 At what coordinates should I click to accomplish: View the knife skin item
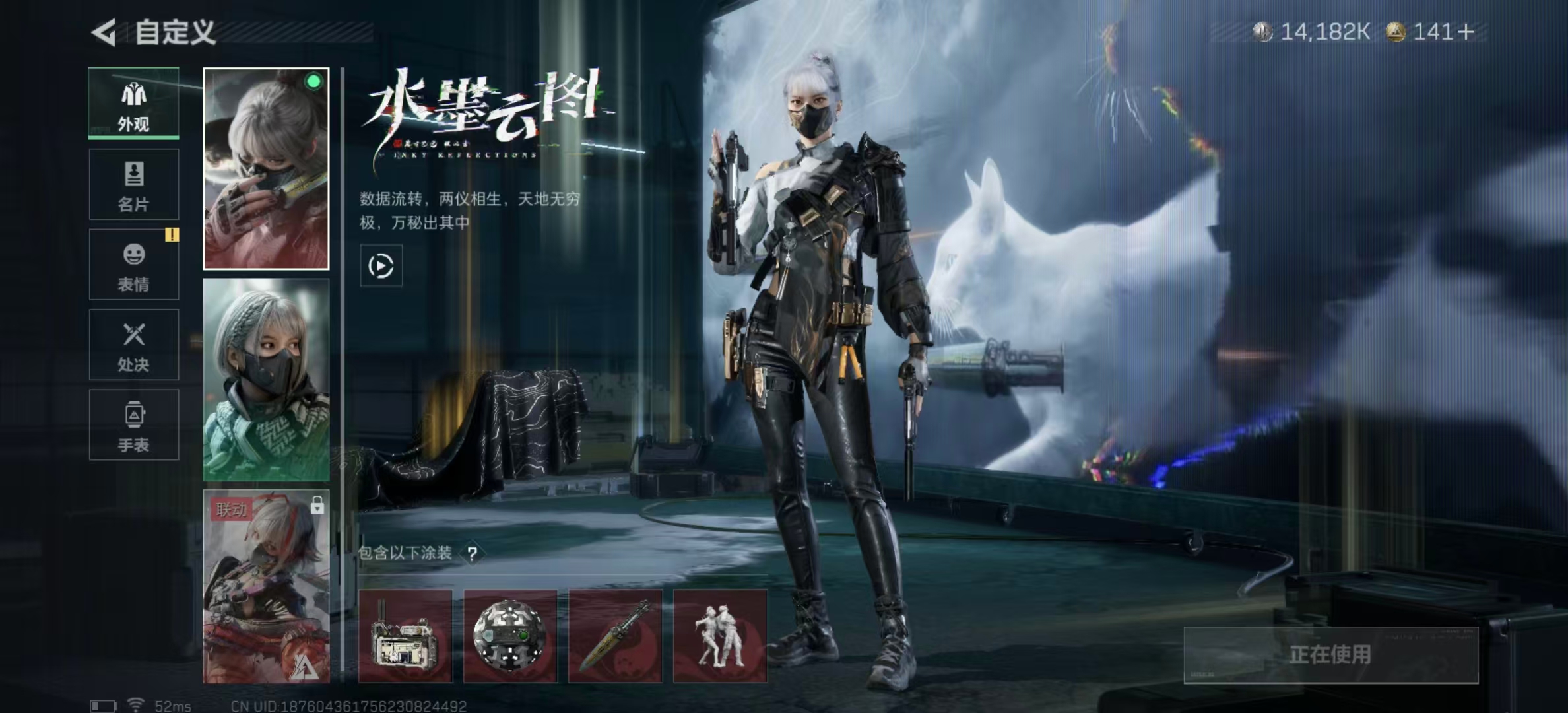pyautogui.click(x=615, y=636)
